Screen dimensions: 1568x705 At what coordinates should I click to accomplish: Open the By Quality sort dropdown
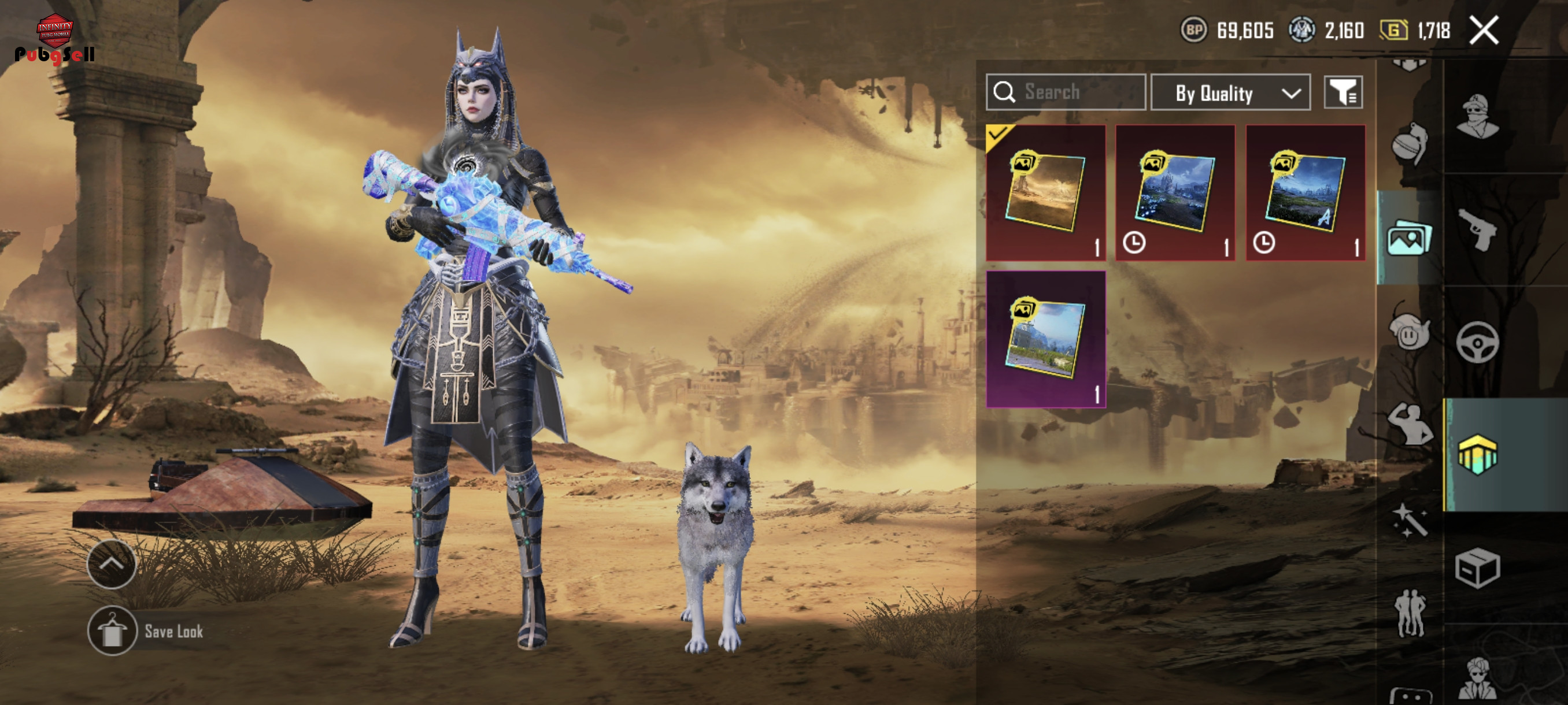coord(1230,93)
